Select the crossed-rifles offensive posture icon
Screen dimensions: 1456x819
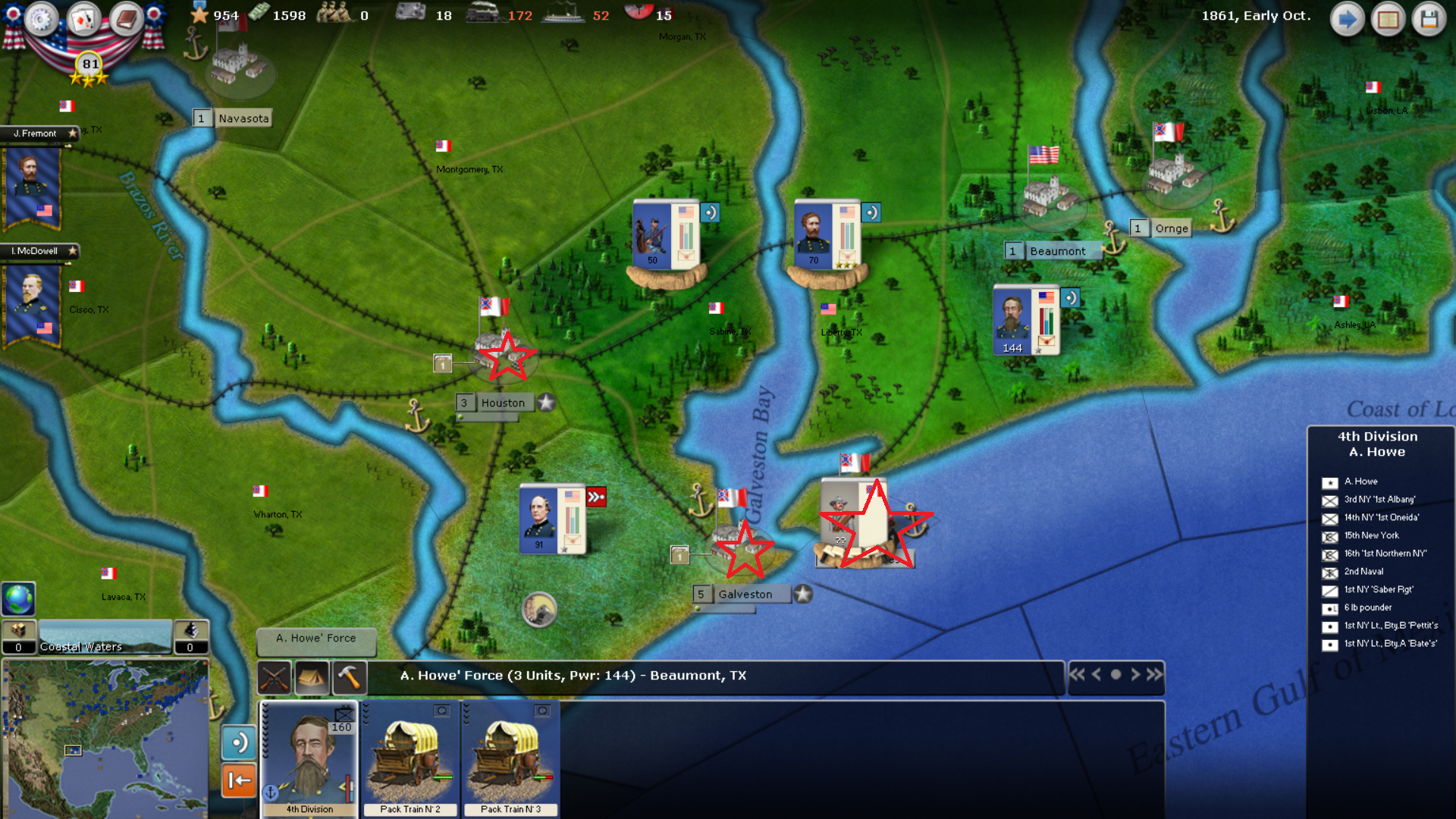tap(275, 676)
